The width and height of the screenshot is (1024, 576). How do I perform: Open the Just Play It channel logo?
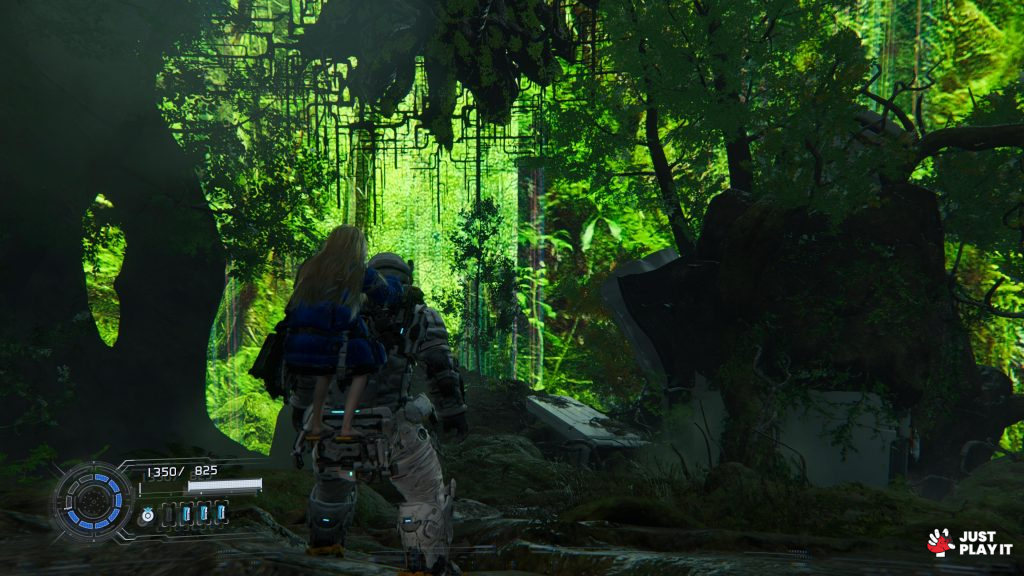tap(968, 542)
